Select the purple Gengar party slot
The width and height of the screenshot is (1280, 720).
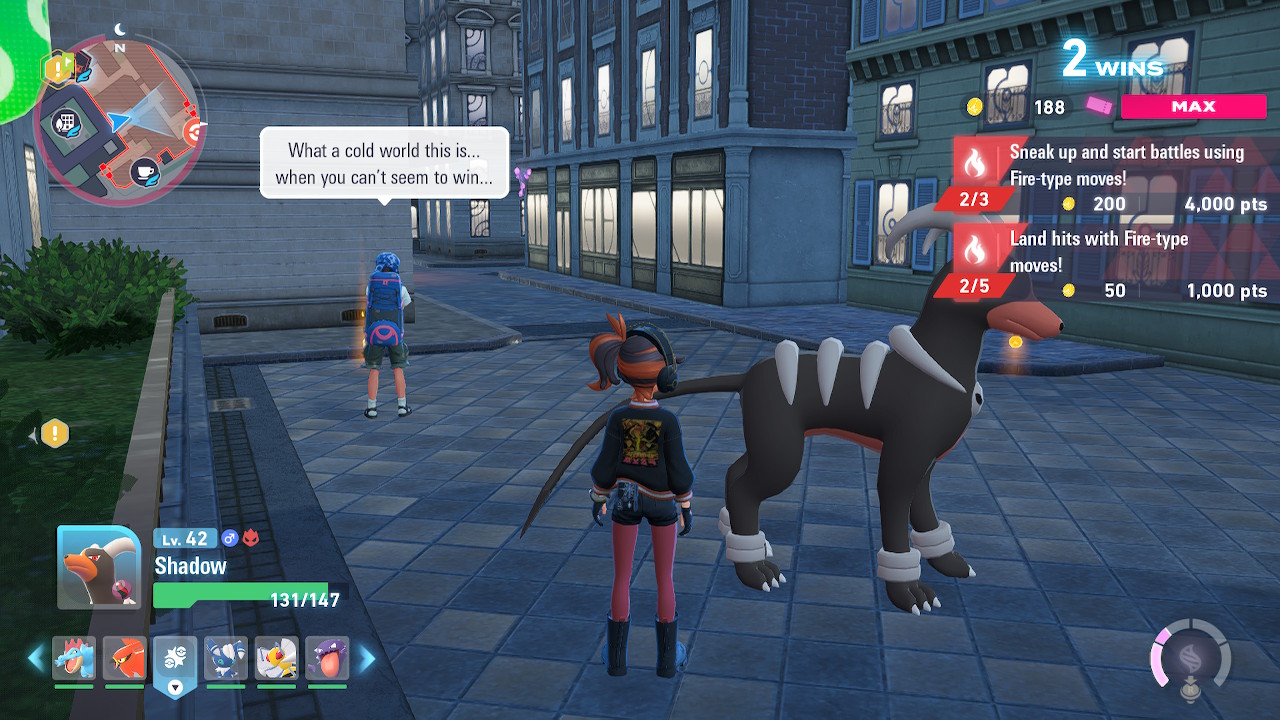327,658
